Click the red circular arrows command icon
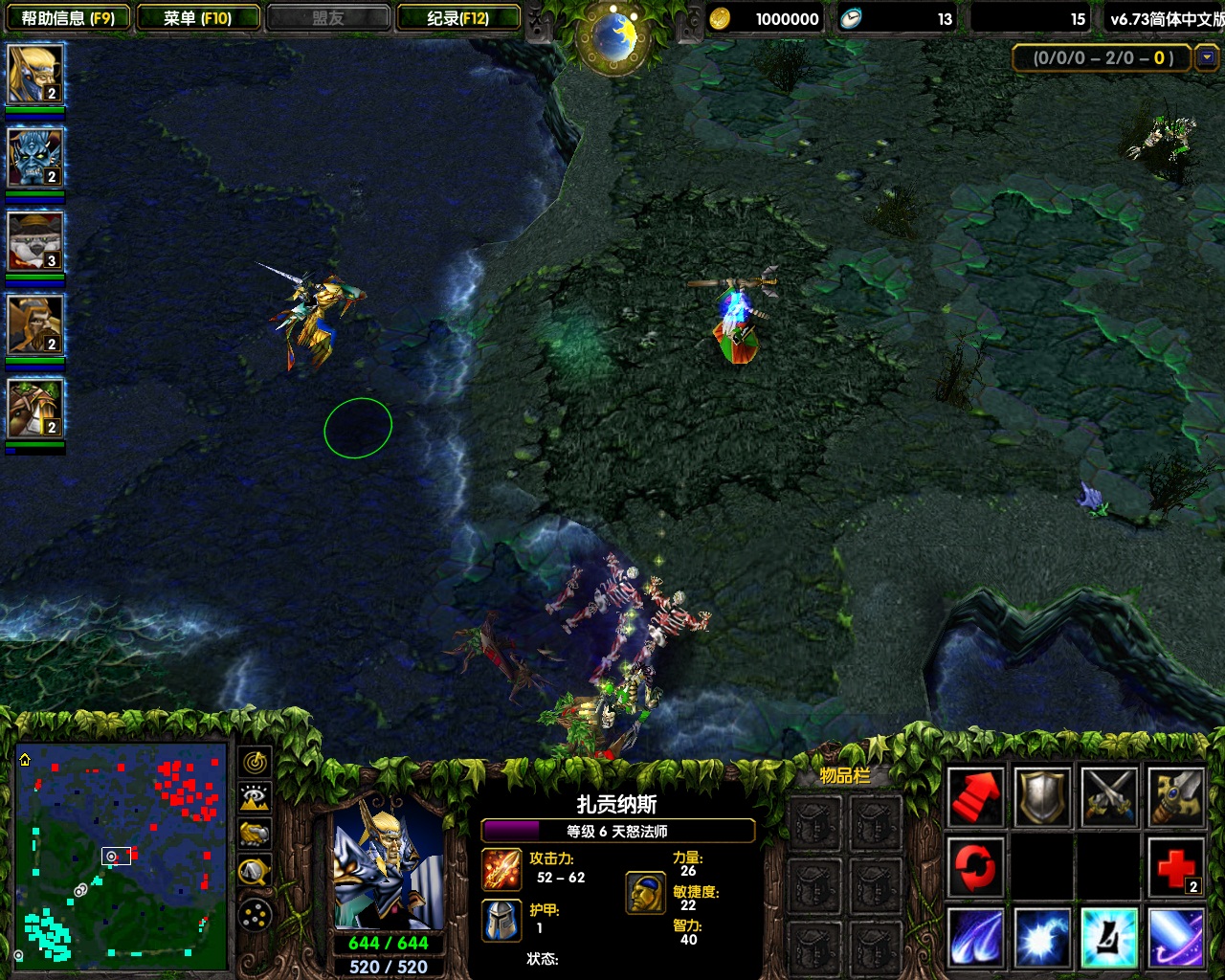Viewport: 1225px width, 980px height. point(976,867)
